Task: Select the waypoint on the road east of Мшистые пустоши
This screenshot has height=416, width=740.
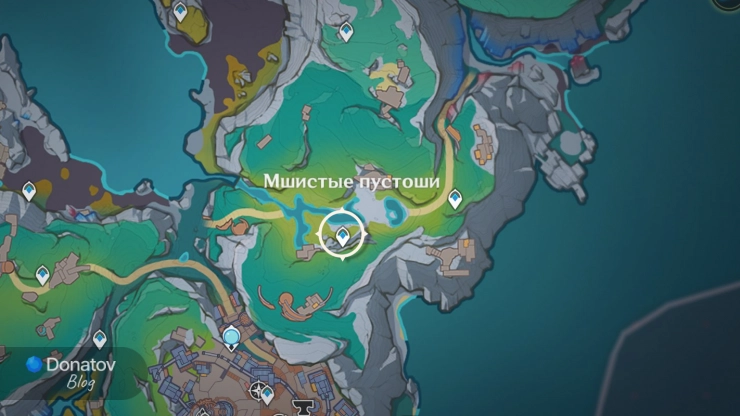Action: click(x=455, y=199)
